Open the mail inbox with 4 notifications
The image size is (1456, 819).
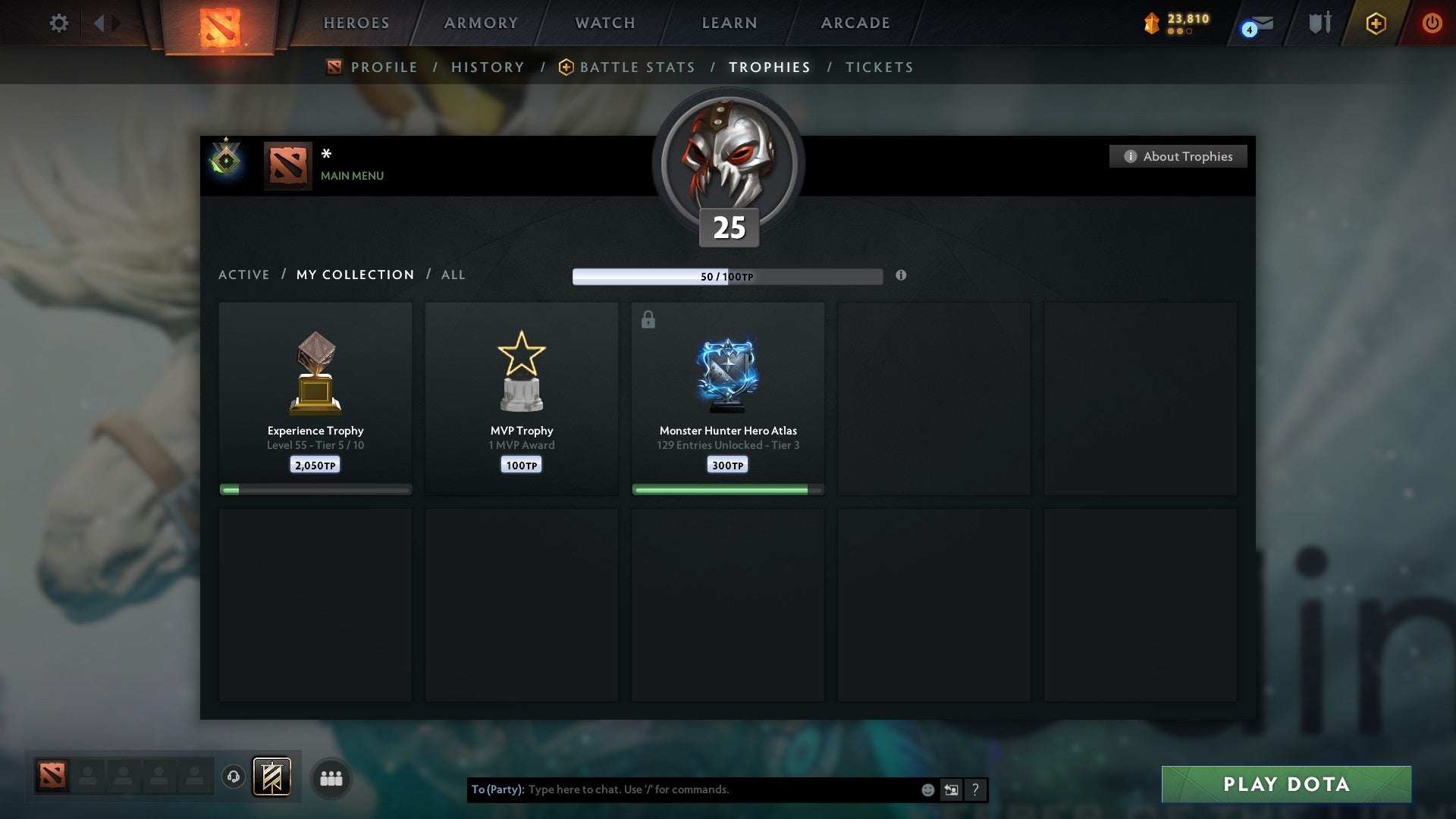[1255, 23]
